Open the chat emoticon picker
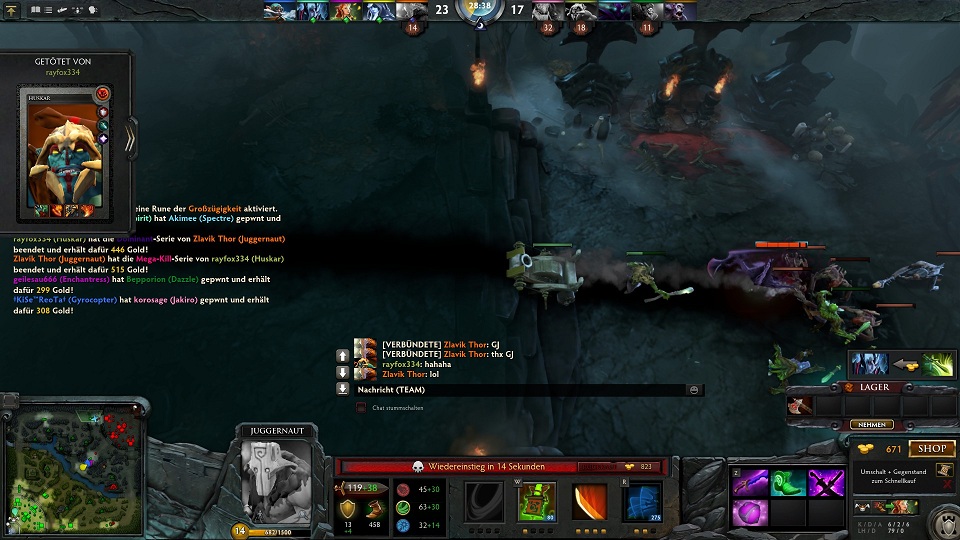The width and height of the screenshot is (960, 540). click(694, 389)
